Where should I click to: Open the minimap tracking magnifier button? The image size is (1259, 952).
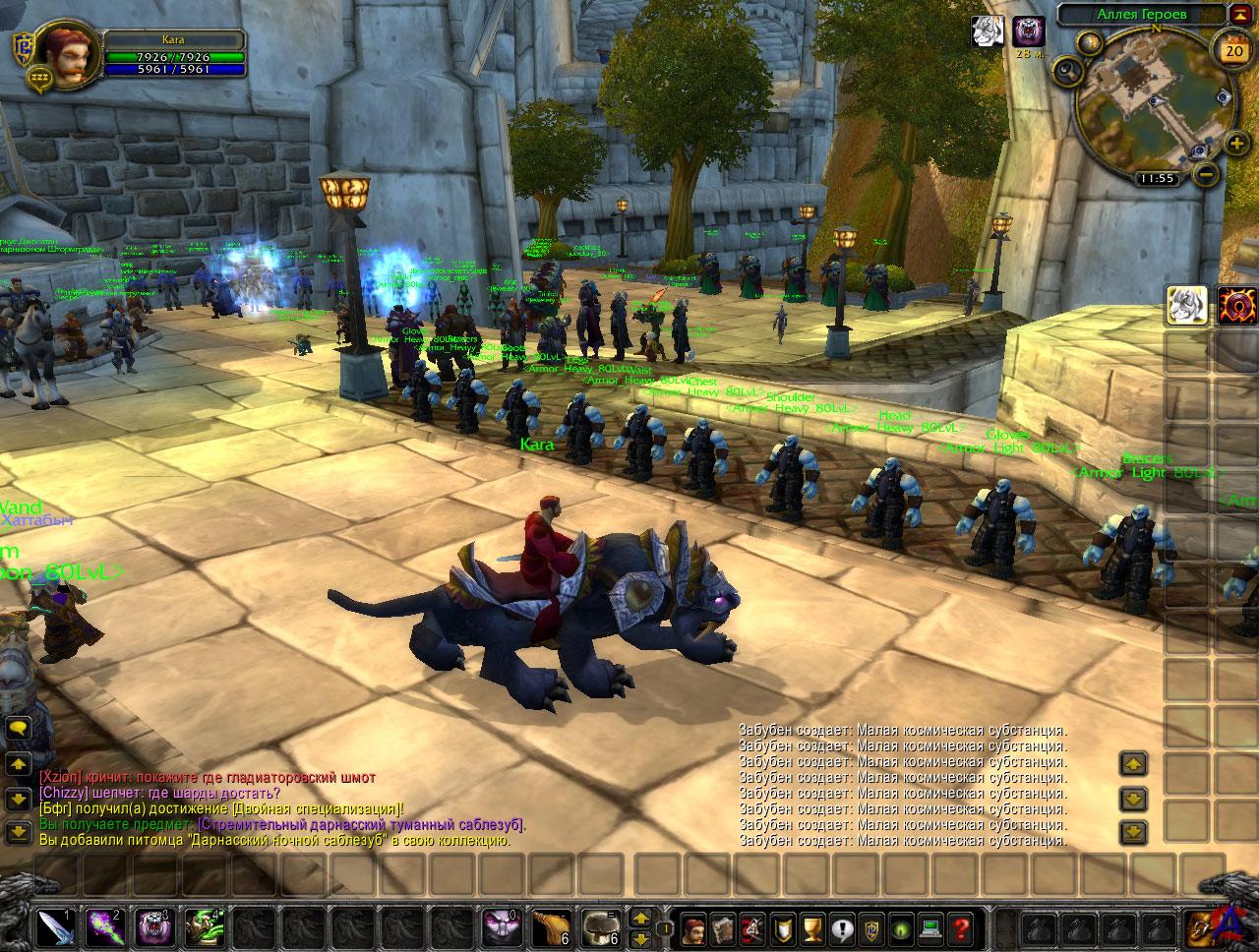[1067, 70]
